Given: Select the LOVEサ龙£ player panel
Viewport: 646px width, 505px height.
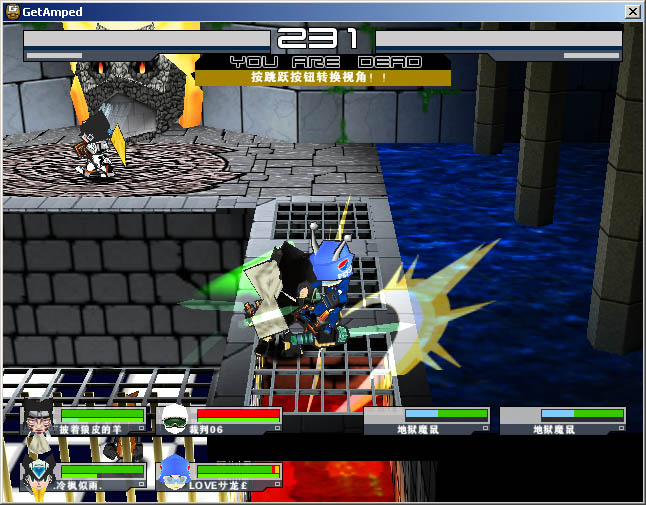Looking at the screenshot, I should pyautogui.click(x=219, y=475).
